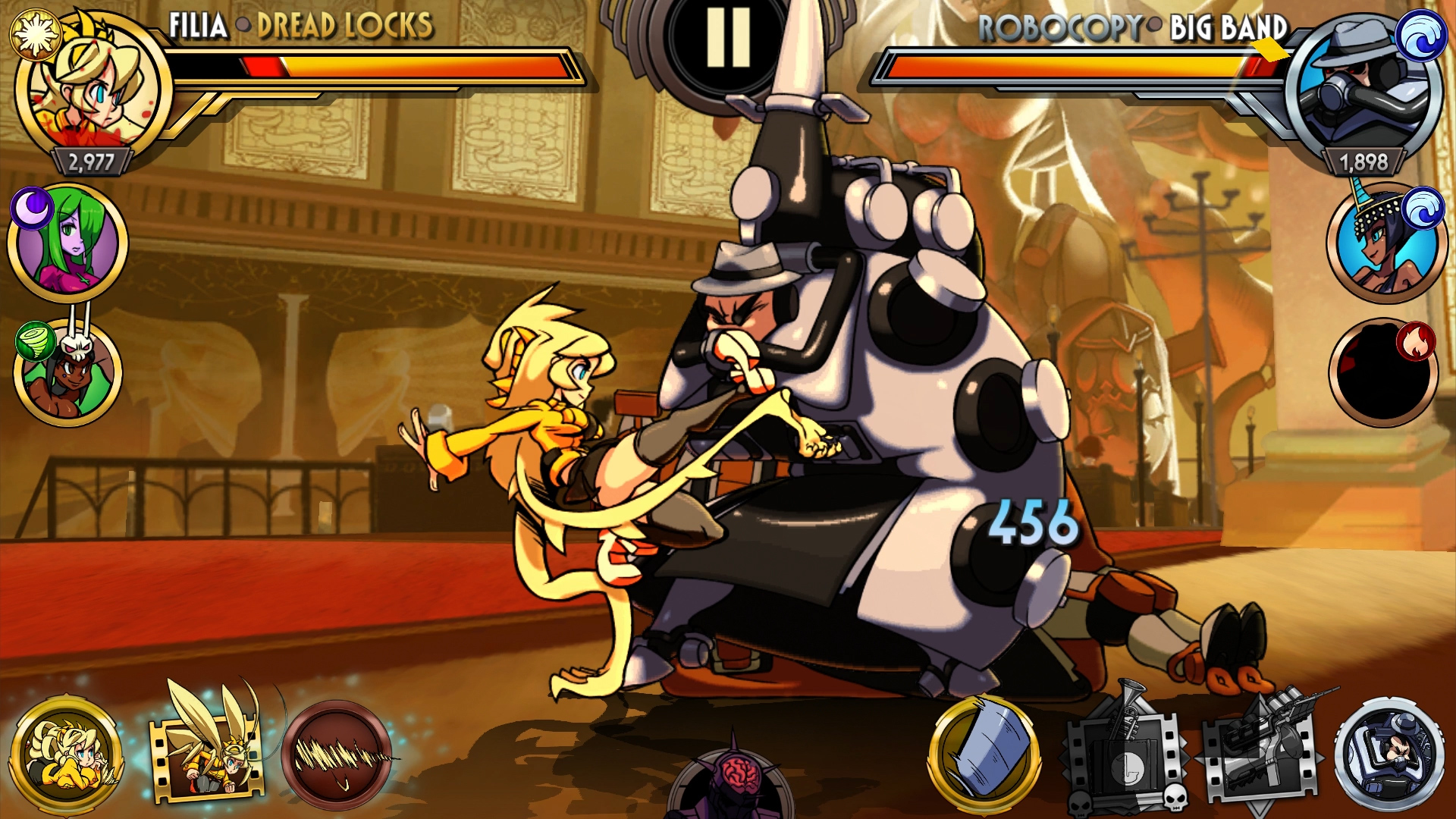Trigger the dark red hair-spike move
Screen dimensions: 1456x819
337,755
